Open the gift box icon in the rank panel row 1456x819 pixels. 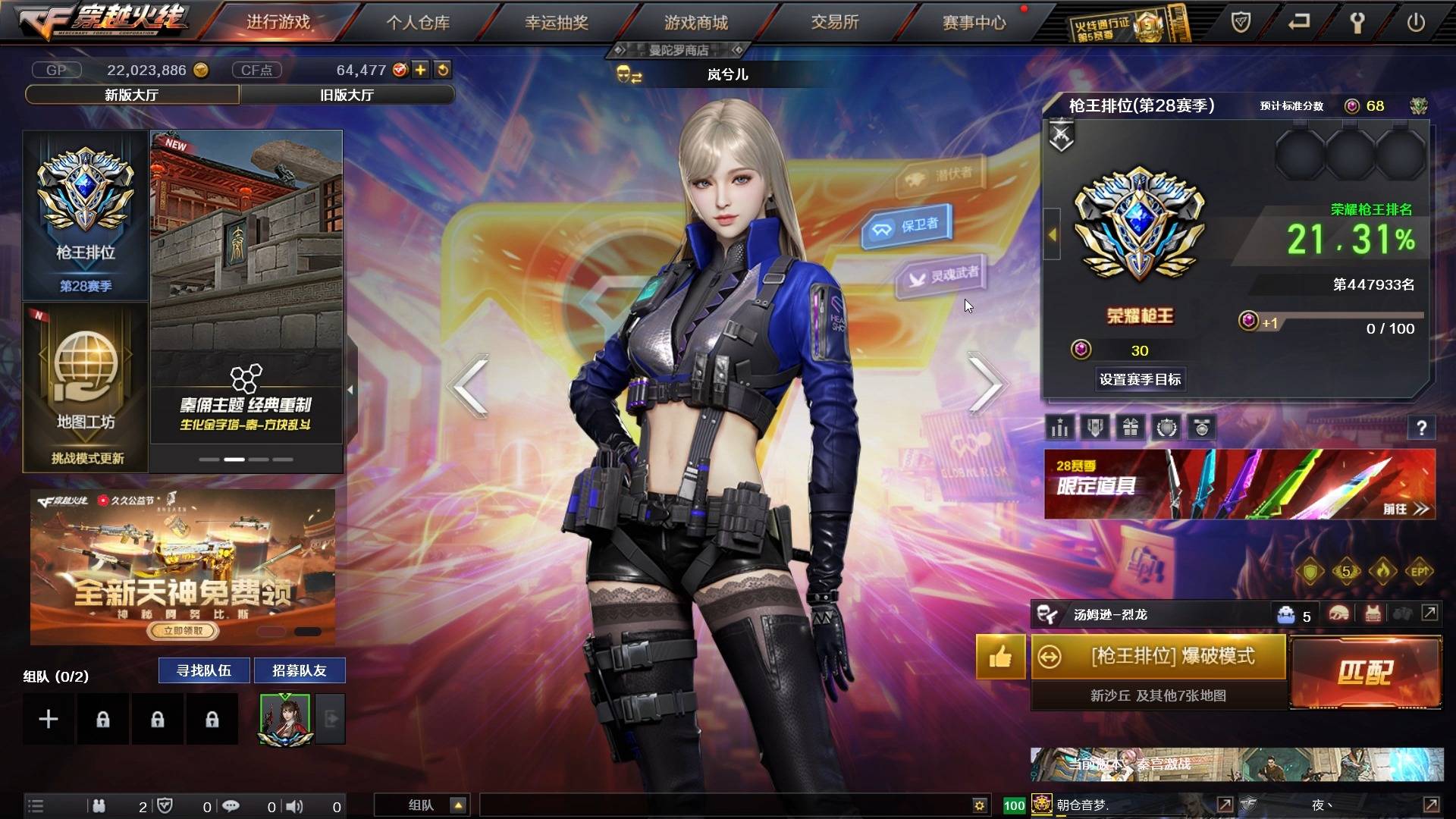pyautogui.click(x=1130, y=428)
